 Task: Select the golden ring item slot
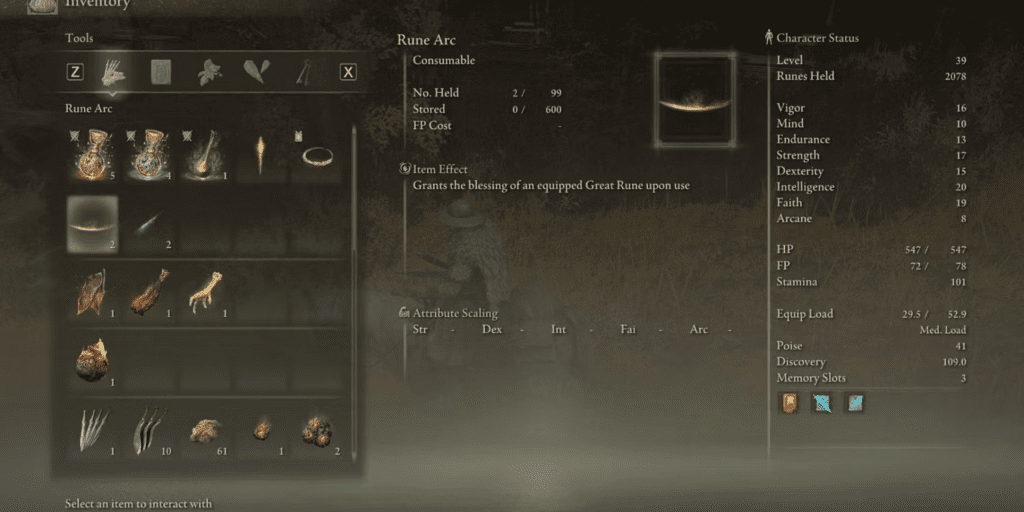320,155
